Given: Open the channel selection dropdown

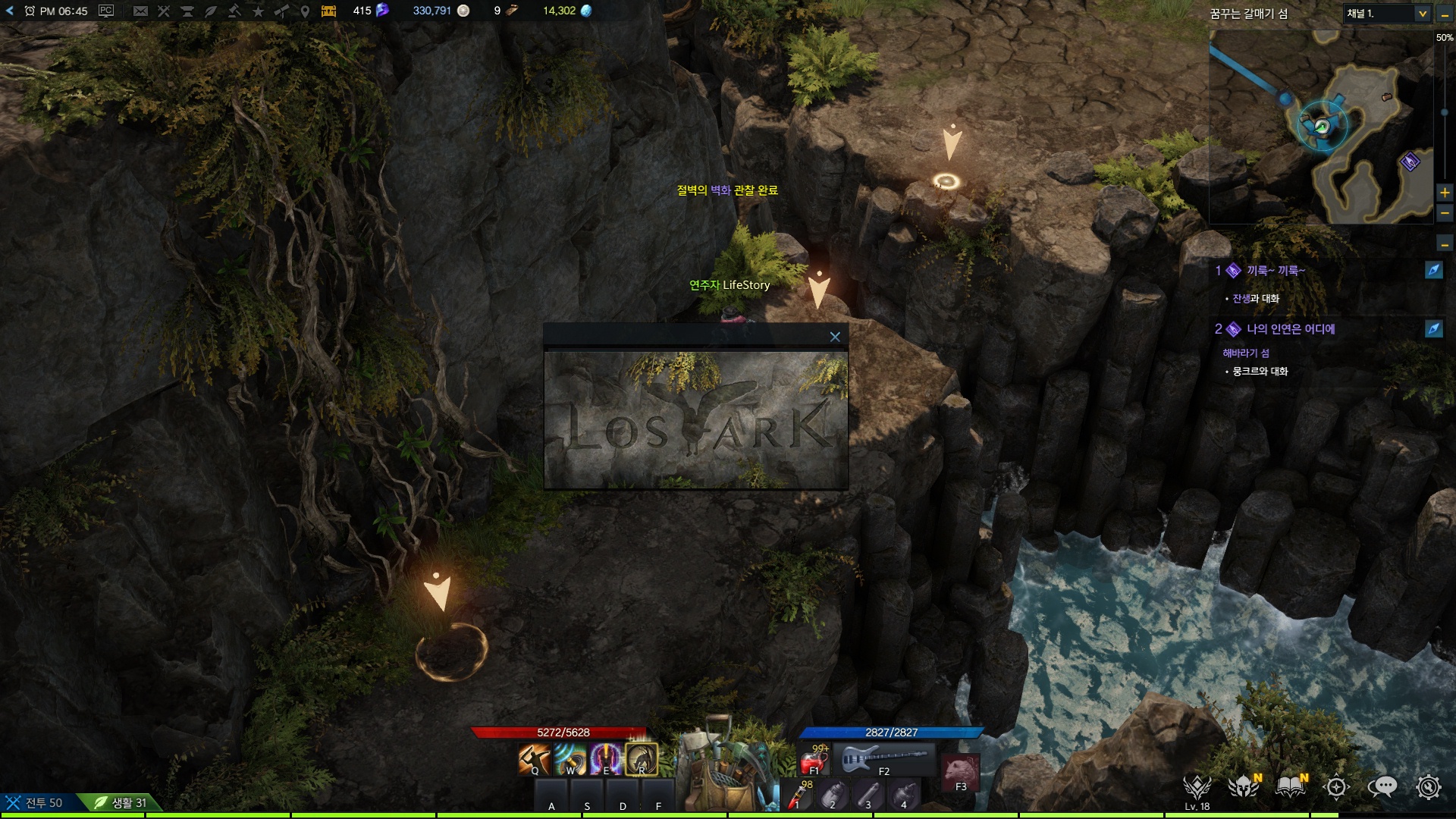Looking at the screenshot, I should (x=1422, y=14).
